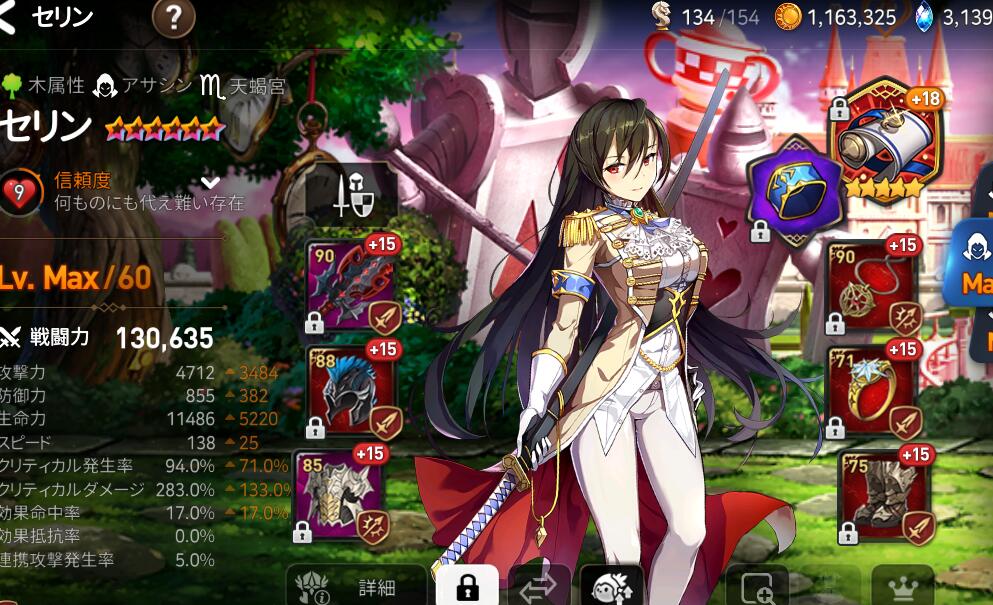Toggle the white padlock hero lock button
Viewport: 993px width, 605px height.
pos(465,586)
